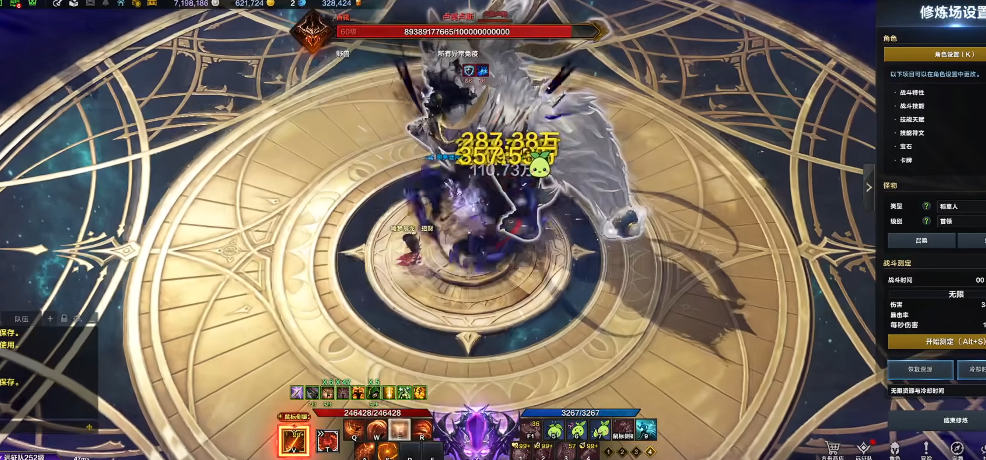Add a chat tab with the plus button
This screenshot has height=460, width=986.
click(x=51, y=318)
